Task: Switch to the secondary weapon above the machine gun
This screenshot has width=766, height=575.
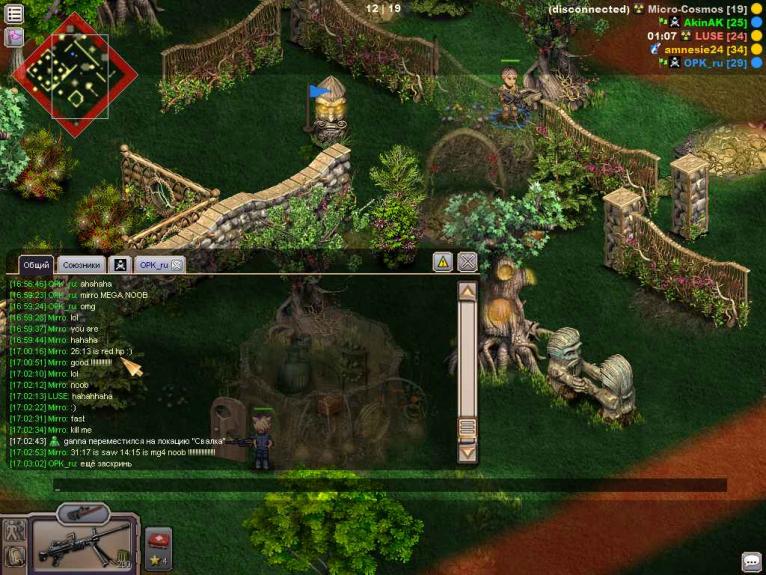Action: [x=82, y=514]
